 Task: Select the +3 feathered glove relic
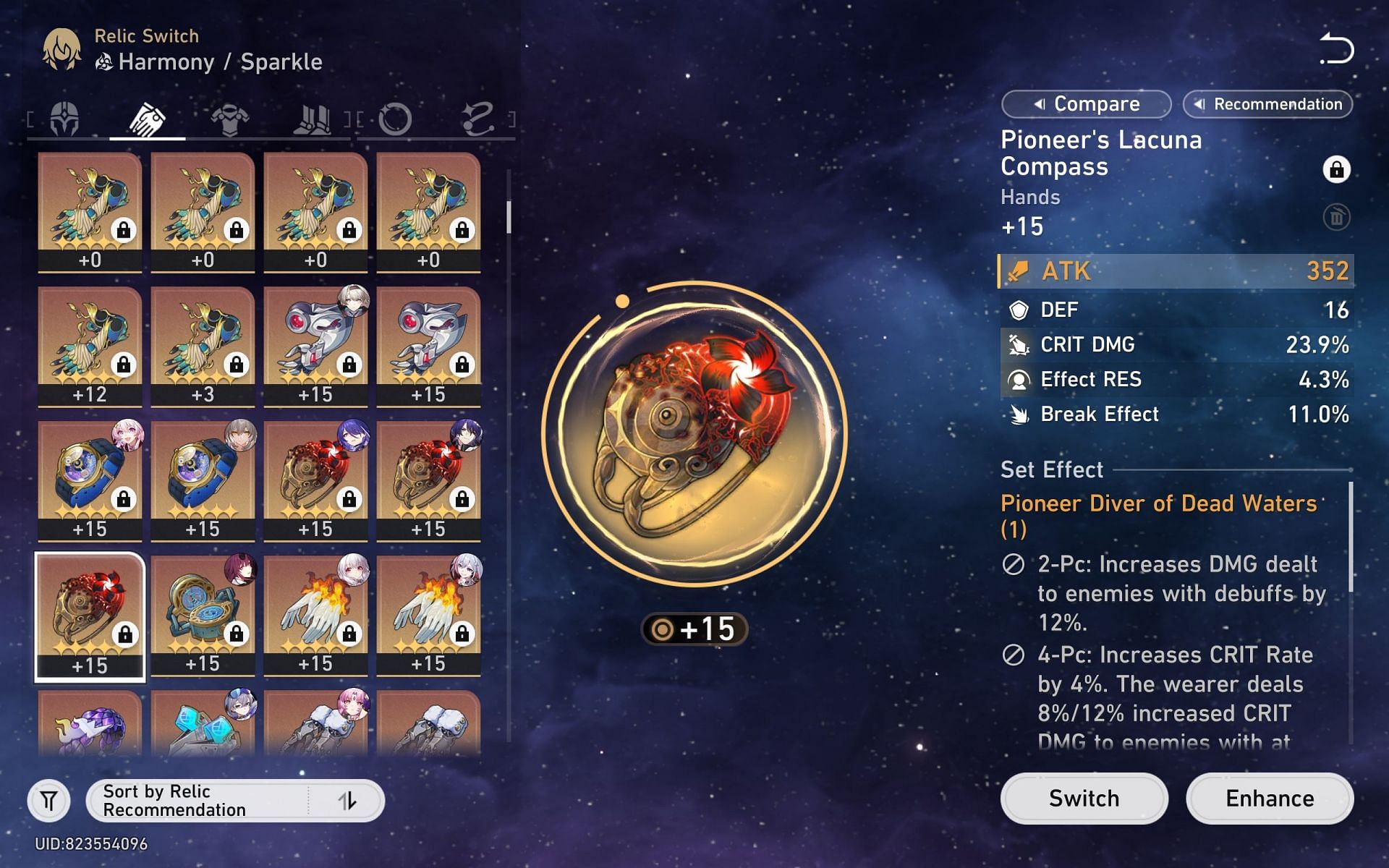click(x=203, y=346)
